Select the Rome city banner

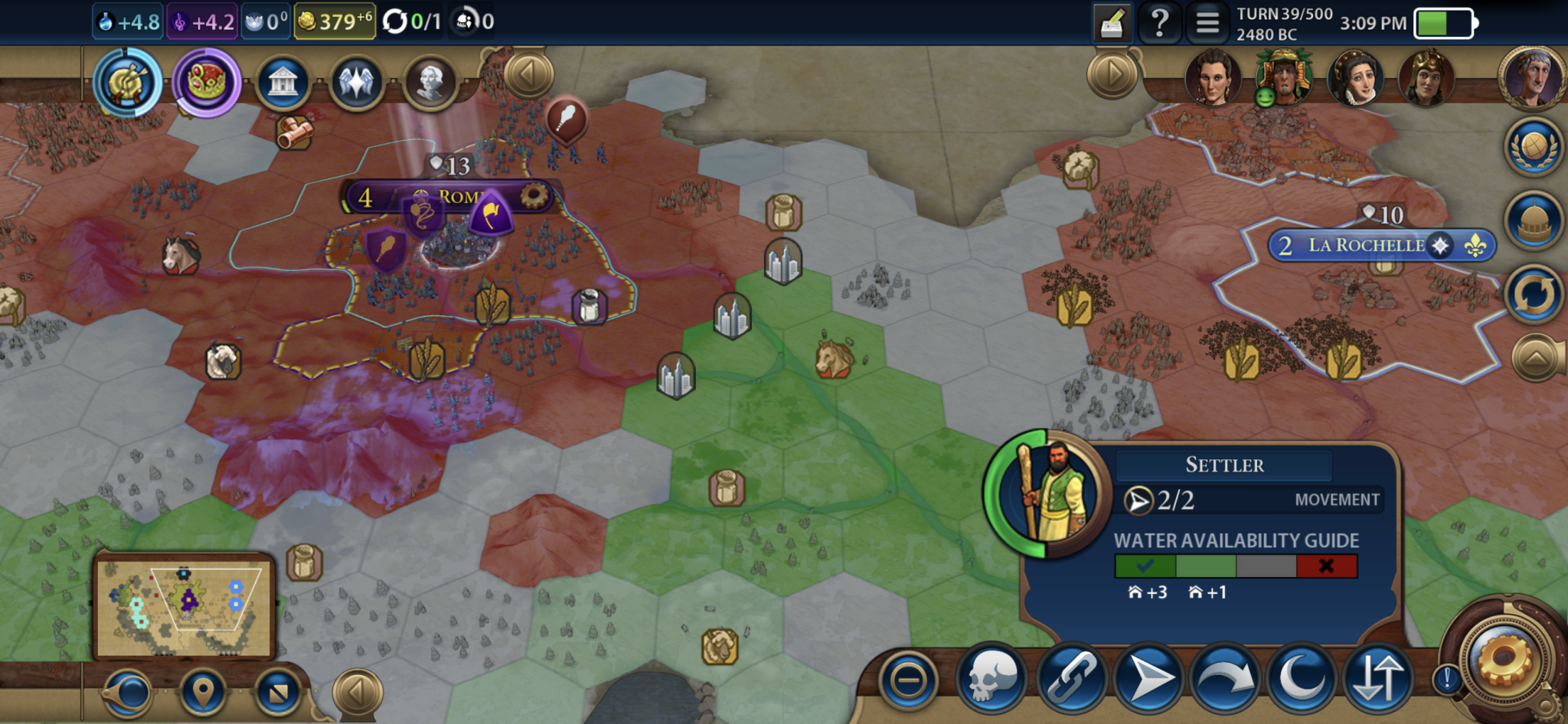(x=456, y=197)
